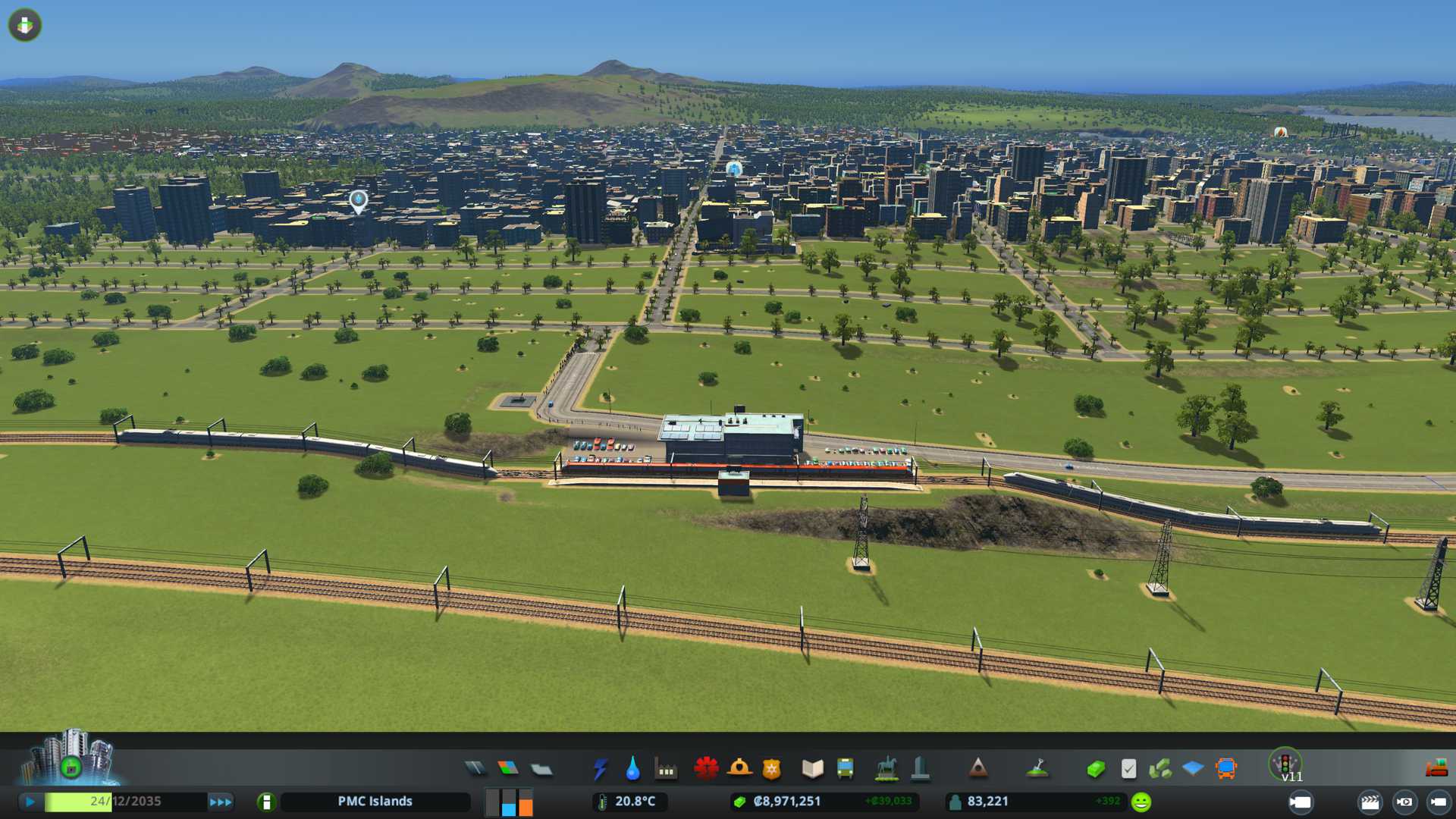Screen dimensions: 1456x819
Task: Click the PMC Islands city name
Action: tap(375, 802)
